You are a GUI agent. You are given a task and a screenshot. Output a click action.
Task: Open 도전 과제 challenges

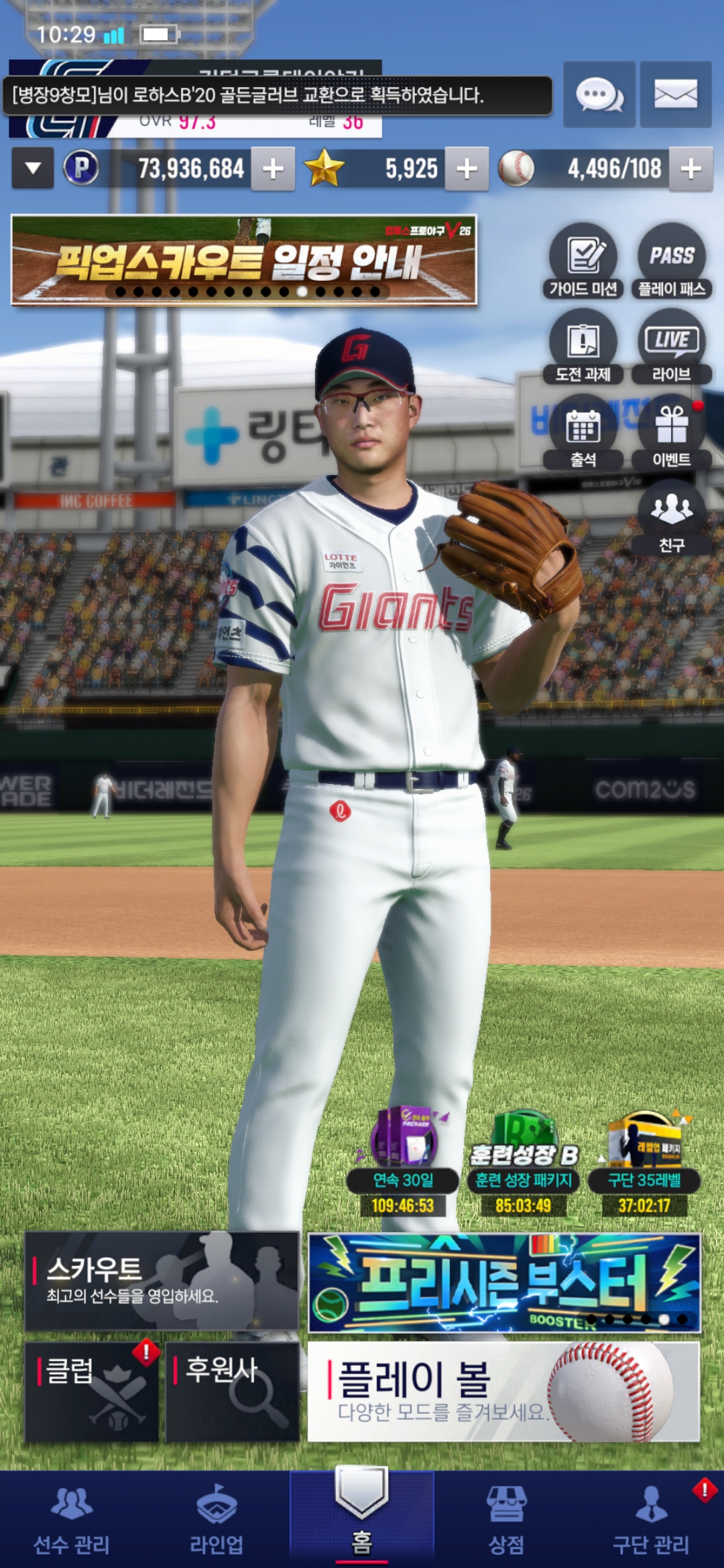click(583, 346)
